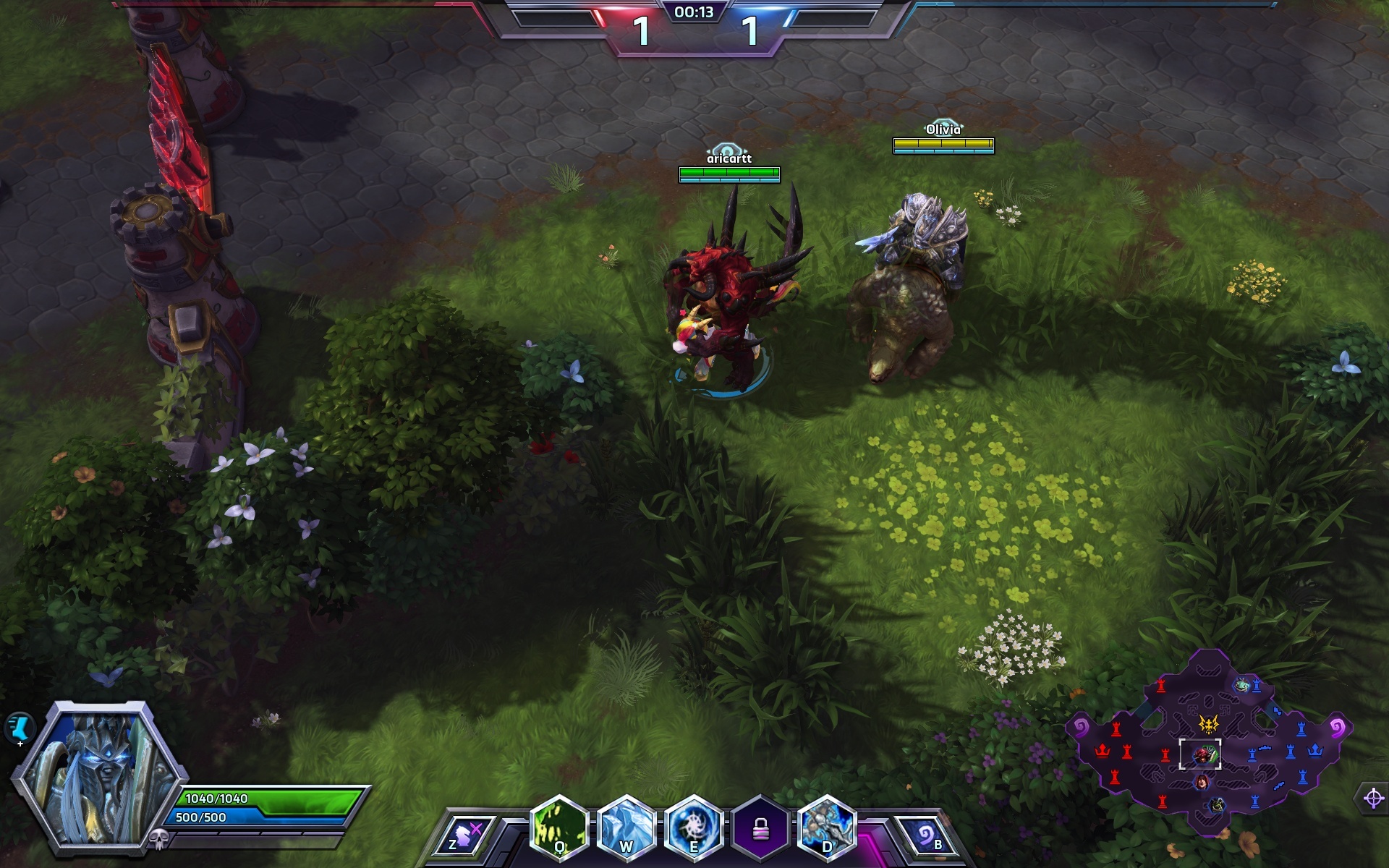
Task: Activate the green Q ability icon
Action: point(558,828)
